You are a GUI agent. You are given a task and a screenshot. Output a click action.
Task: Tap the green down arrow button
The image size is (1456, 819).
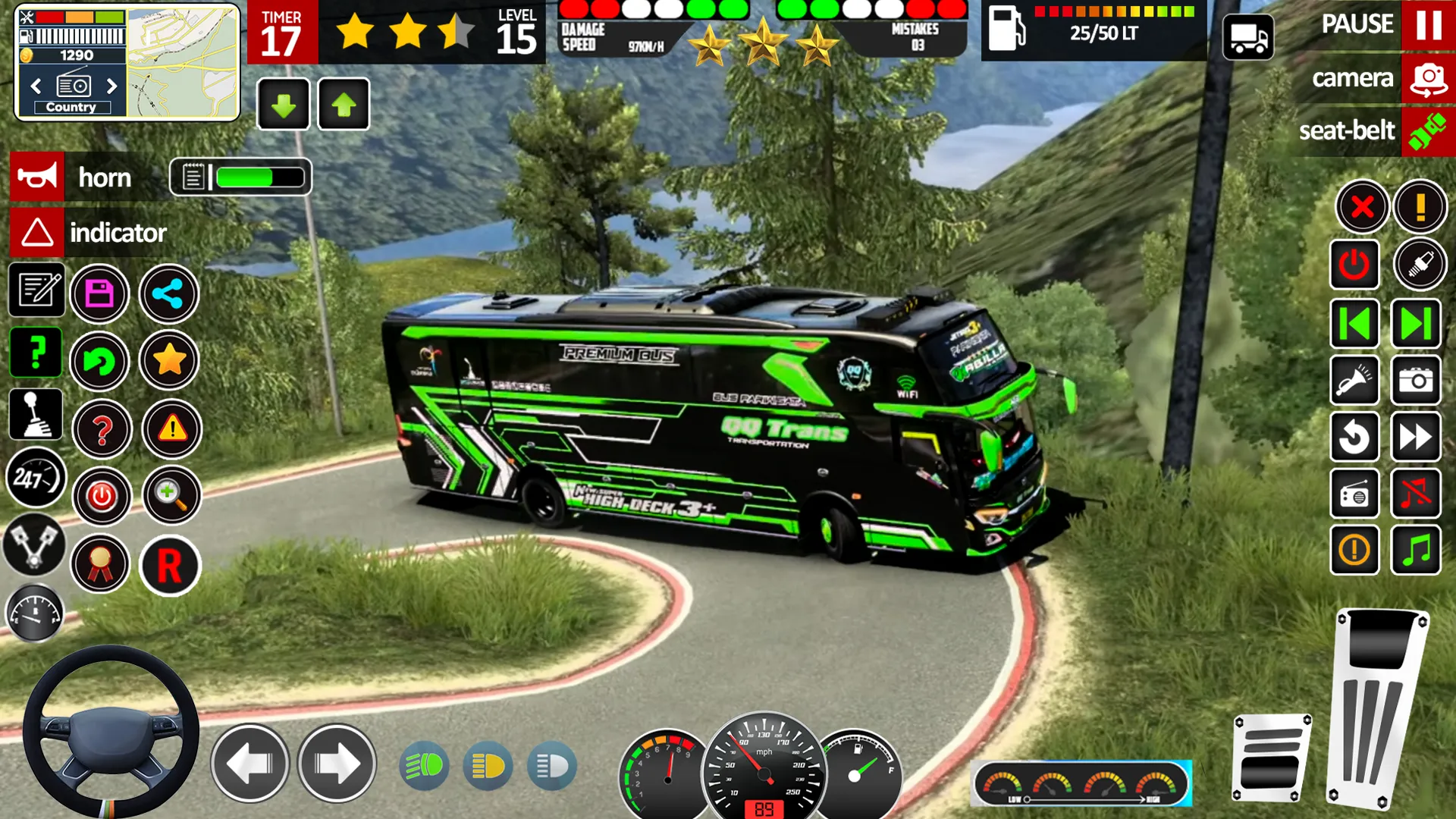284,105
